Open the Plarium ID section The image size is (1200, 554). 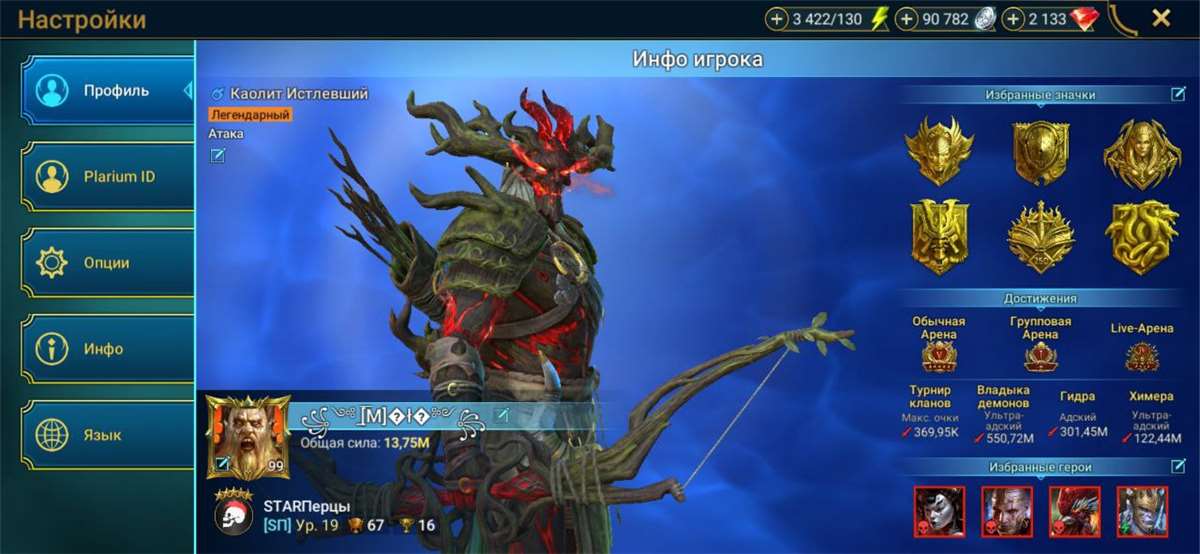(x=108, y=177)
